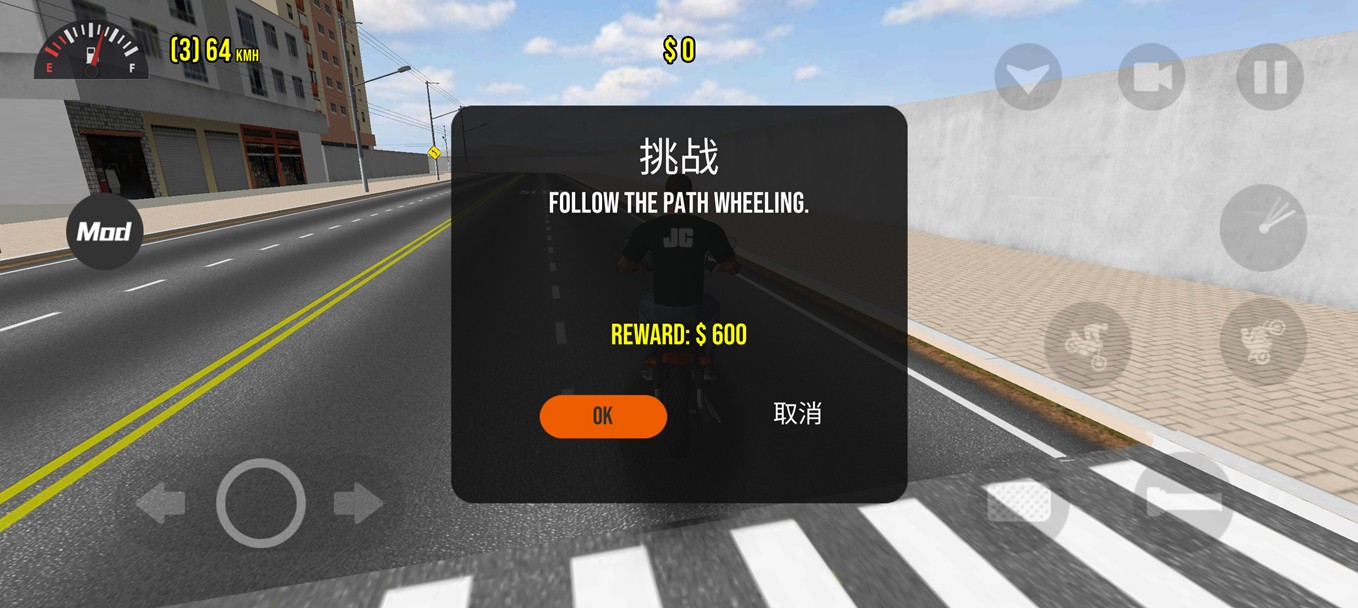The width and height of the screenshot is (1358, 608).
Task: Tap the circle steering control
Action: click(x=260, y=503)
